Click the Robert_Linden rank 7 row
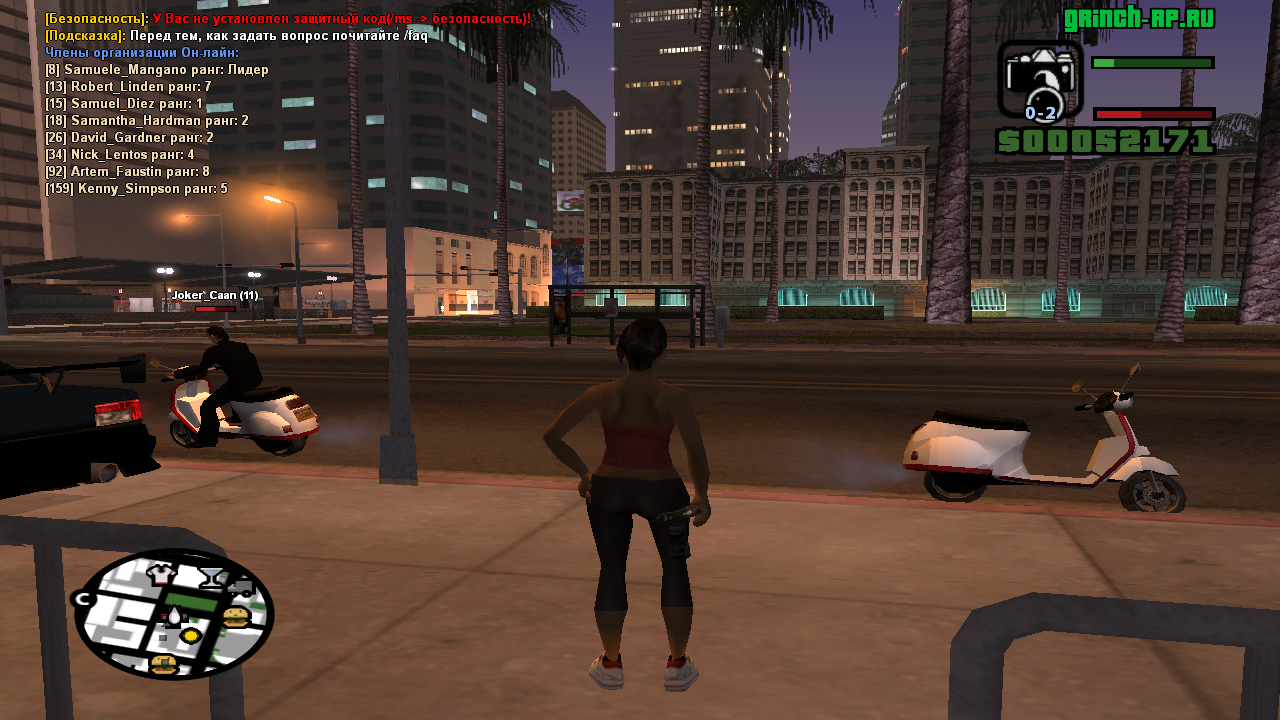Image resolution: width=1280 pixels, height=720 pixels. (127, 87)
